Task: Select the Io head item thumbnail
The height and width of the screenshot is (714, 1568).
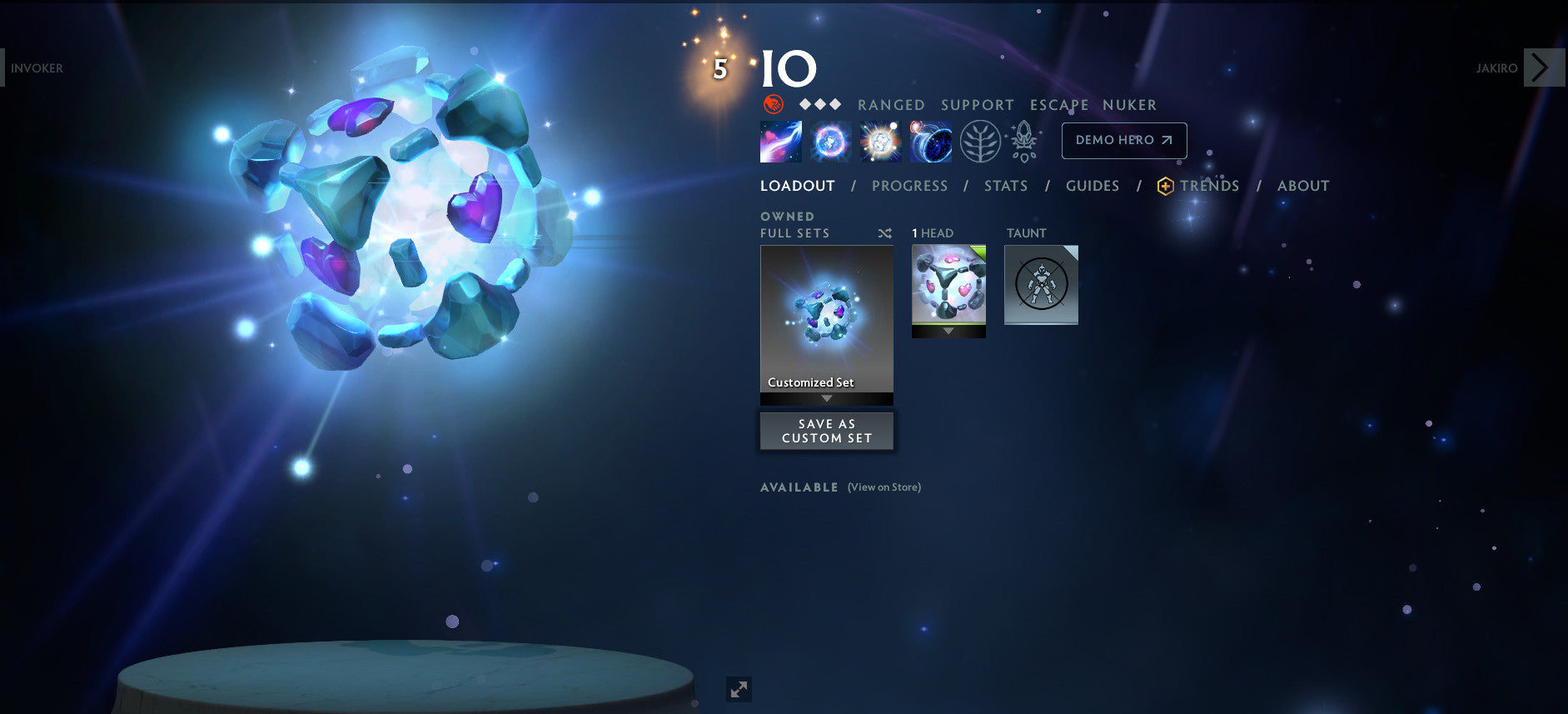Action: click(948, 286)
